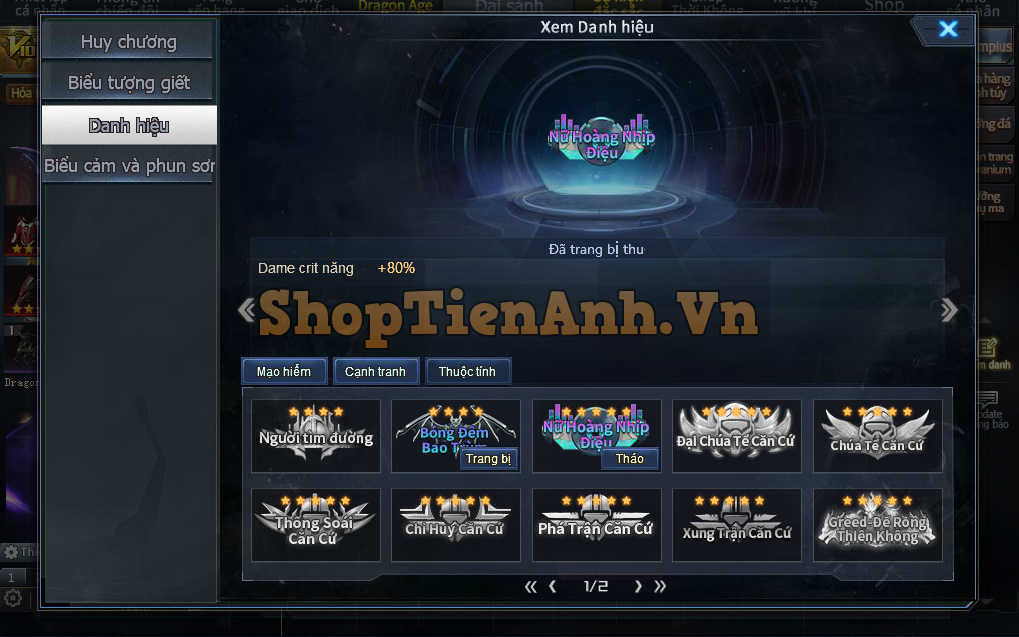Select the Thống Soái Căn Cứ title
The width and height of the screenshot is (1019, 637).
[x=316, y=524]
